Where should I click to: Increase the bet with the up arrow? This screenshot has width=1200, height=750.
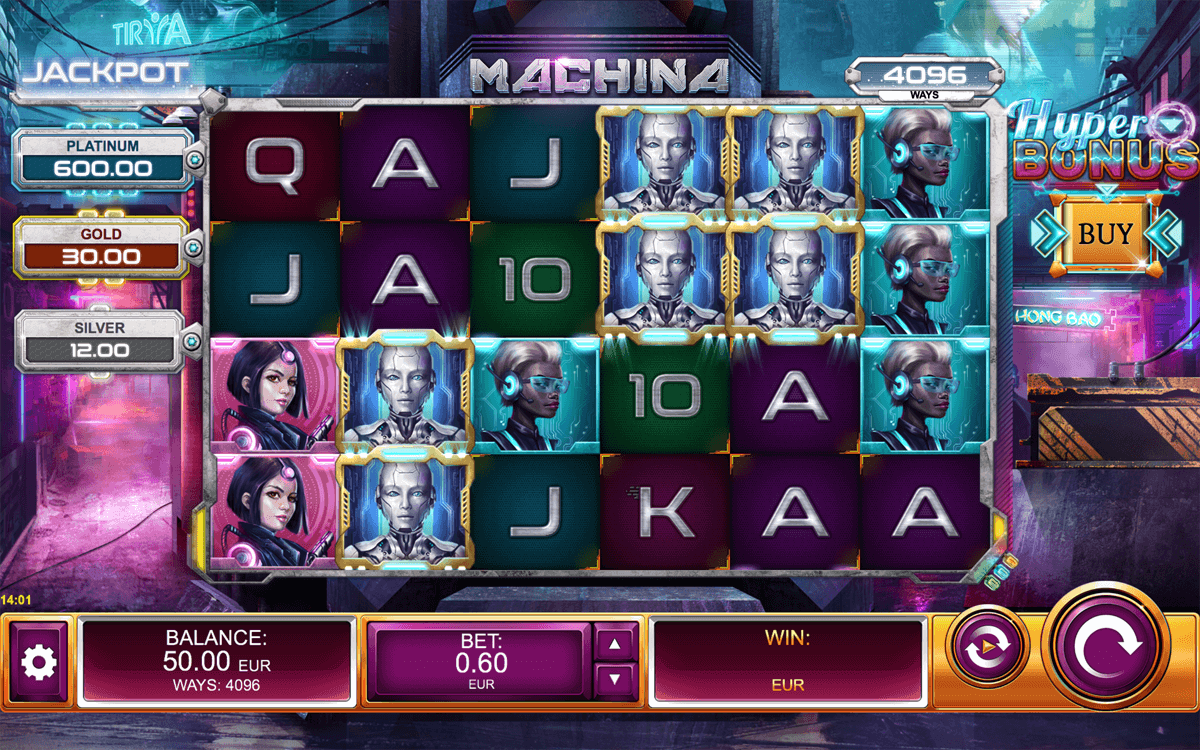[614, 643]
